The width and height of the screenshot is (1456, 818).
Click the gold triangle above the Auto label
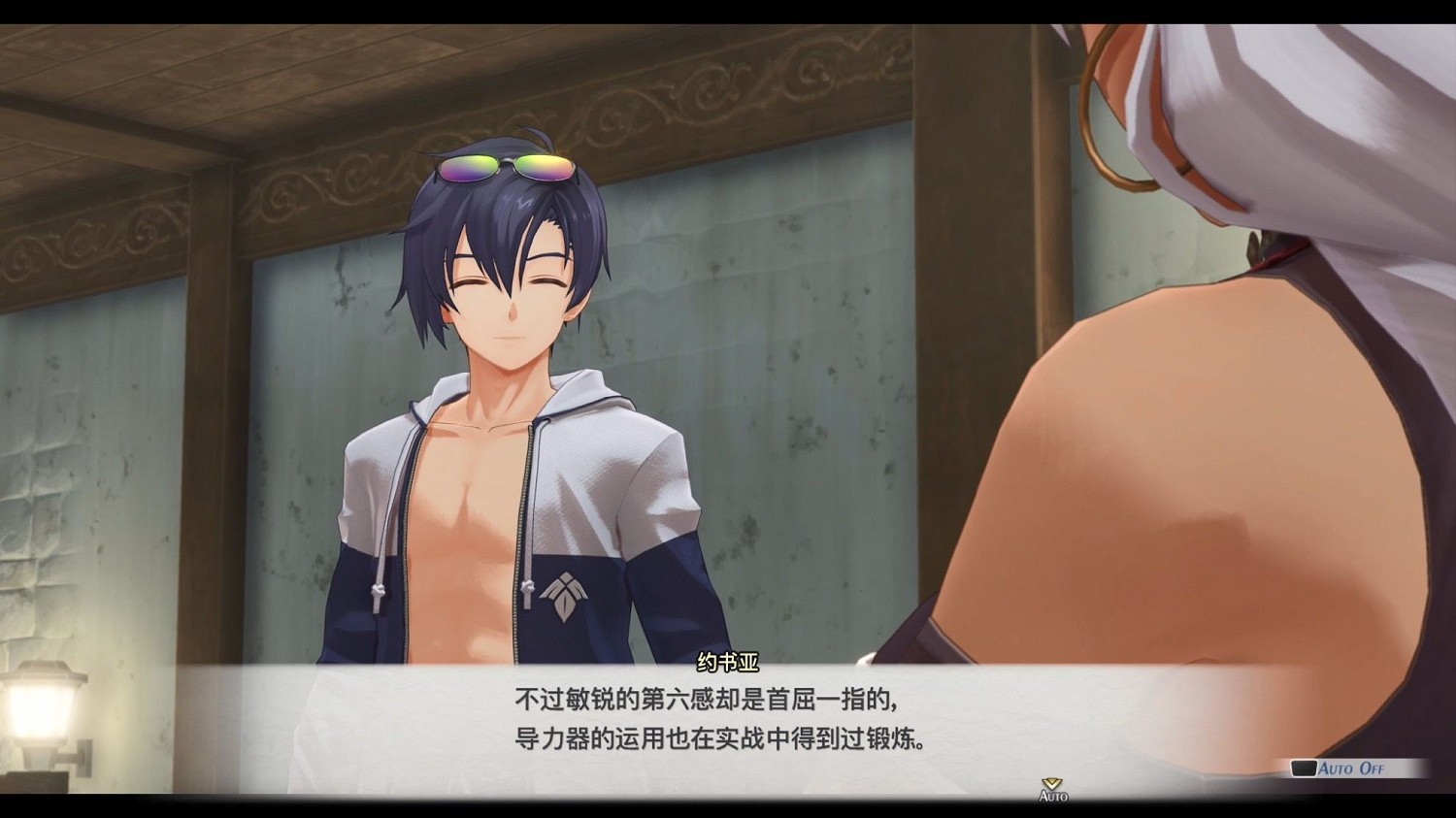pyautogui.click(x=1050, y=782)
